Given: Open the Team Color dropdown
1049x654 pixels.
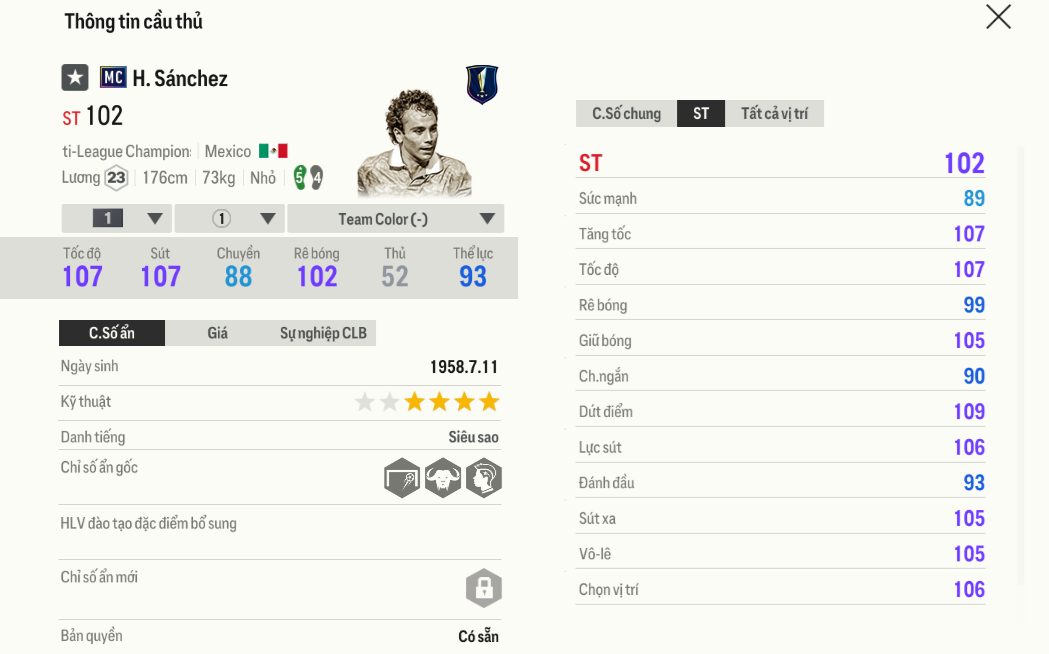Looking at the screenshot, I should [396, 219].
